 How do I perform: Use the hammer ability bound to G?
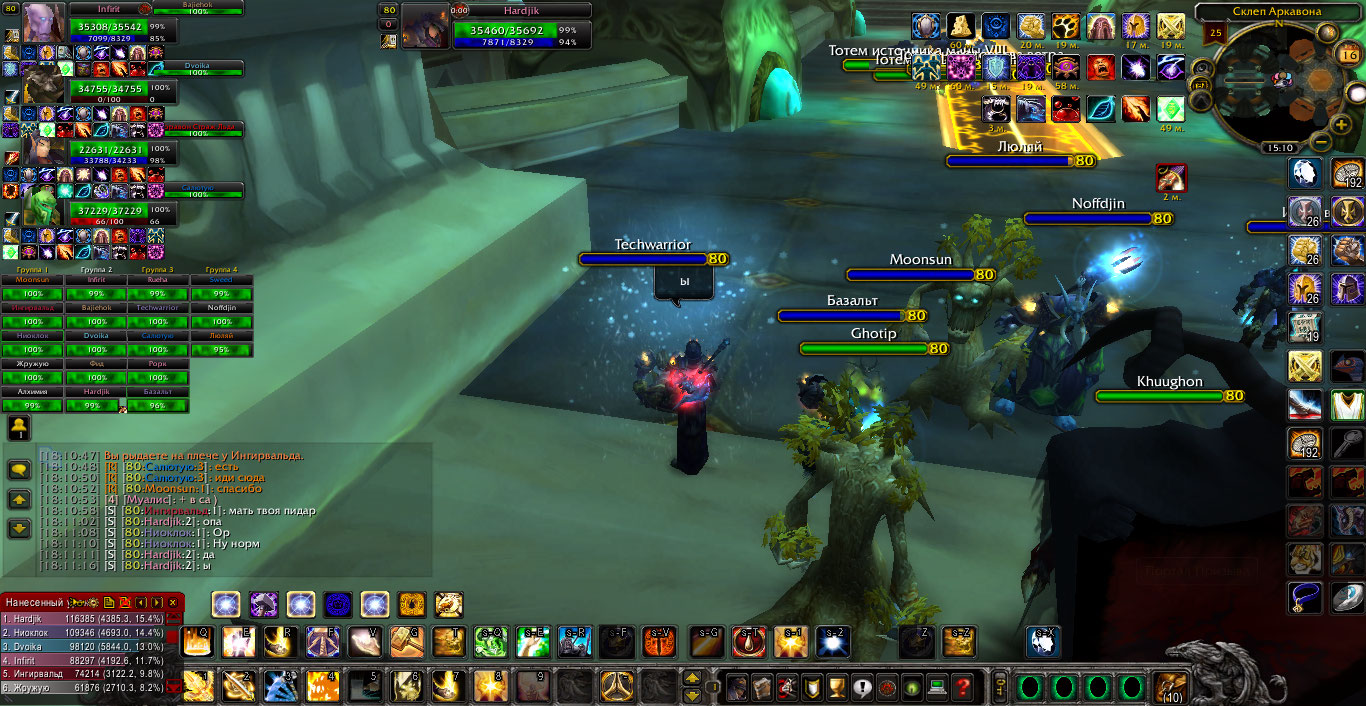coord(405,641)
